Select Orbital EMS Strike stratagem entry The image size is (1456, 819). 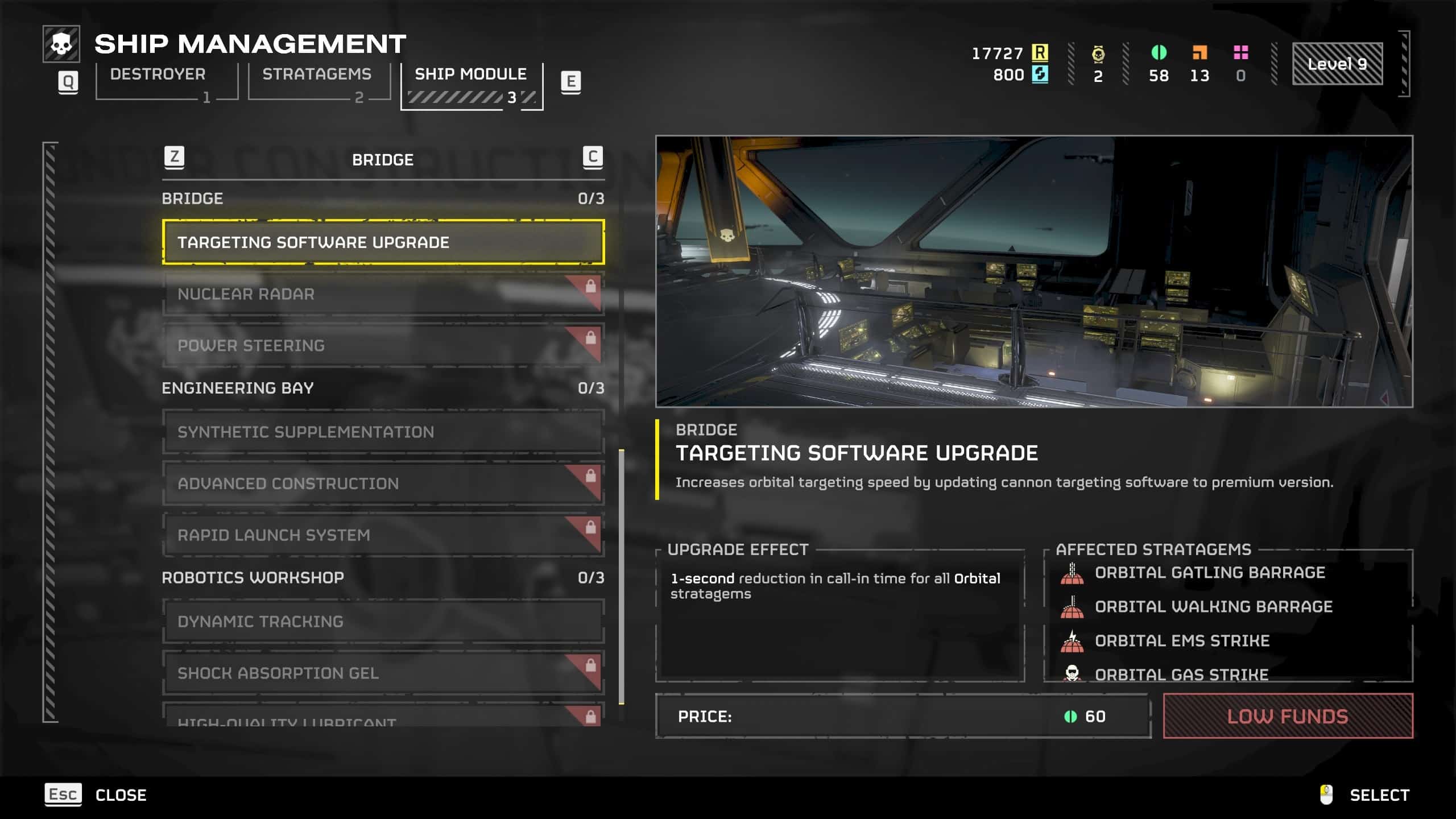point(1182,641)
